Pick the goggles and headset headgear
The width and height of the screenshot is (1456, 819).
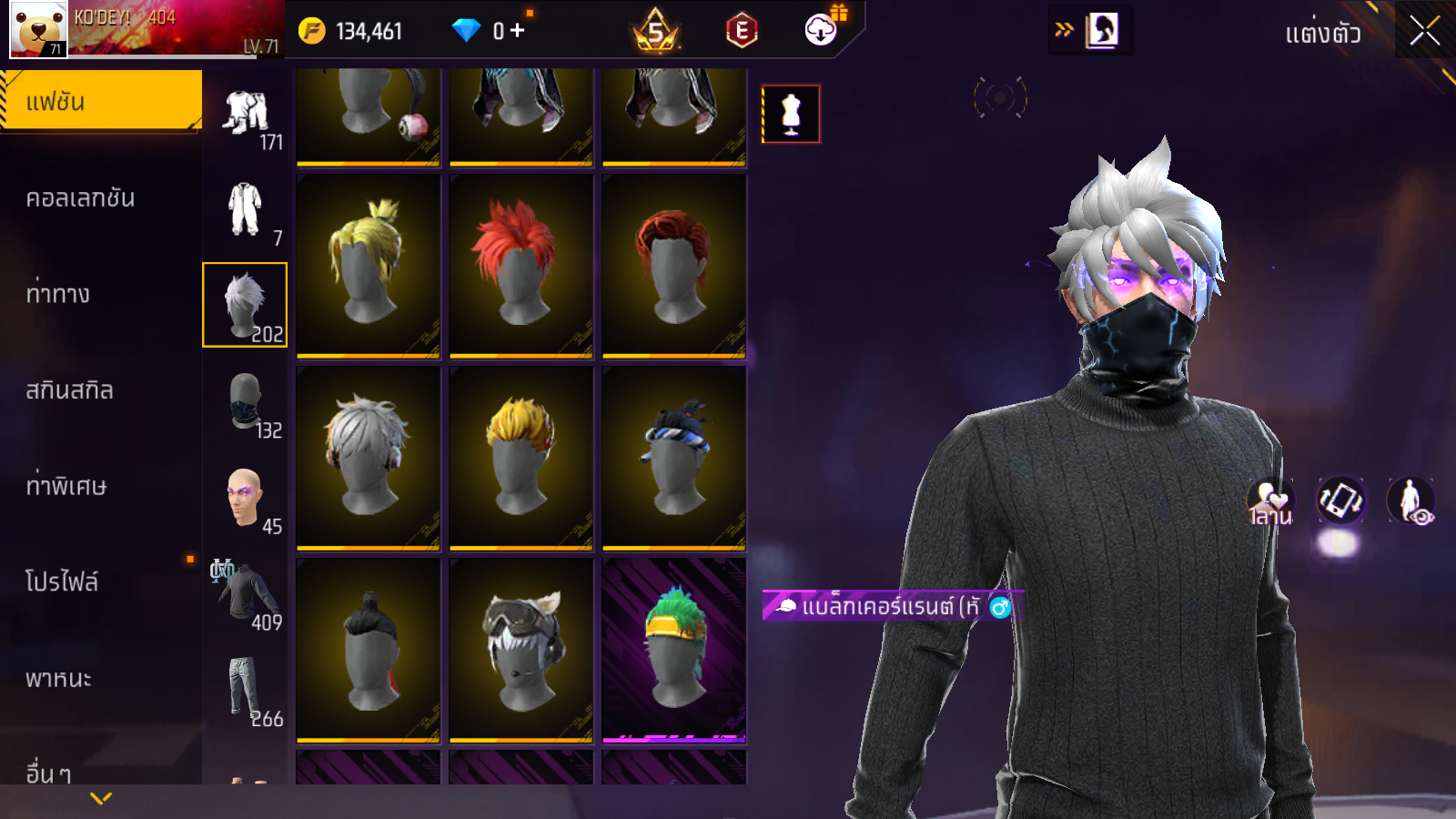pyautogui.click(x=521, y=649)
